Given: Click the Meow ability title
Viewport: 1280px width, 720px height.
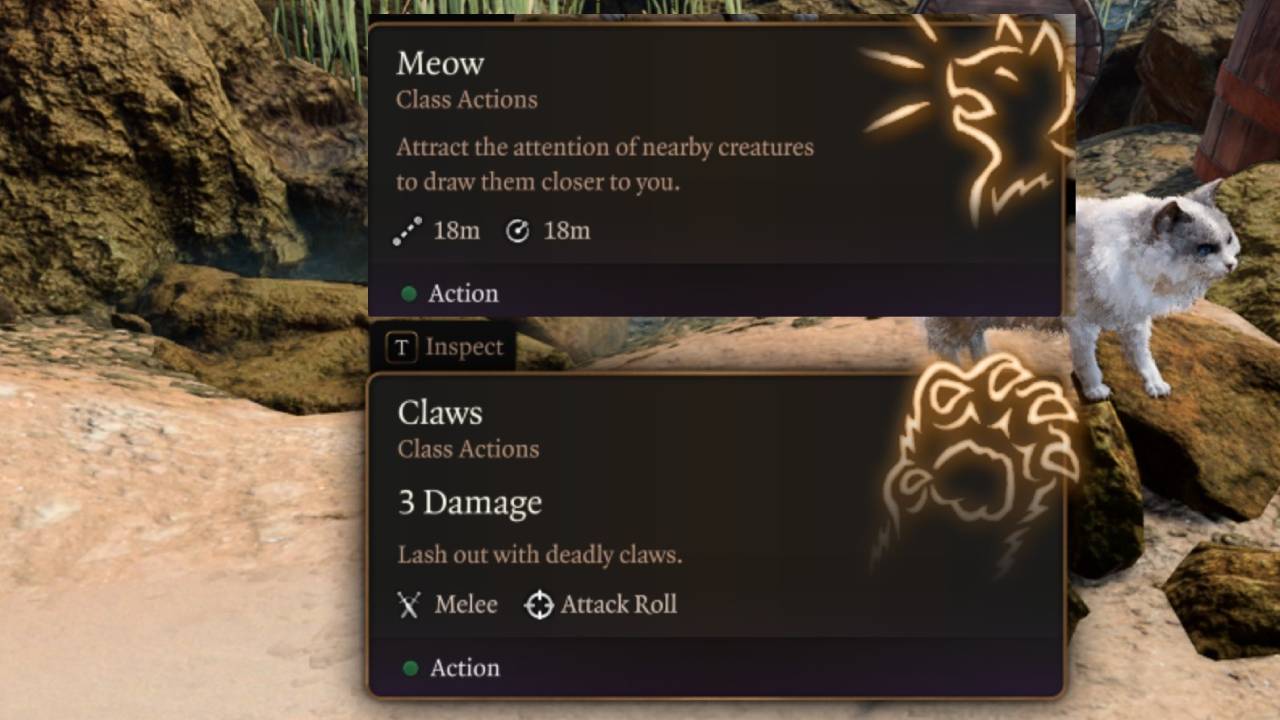Looking at the screenshot, I should click(x=440, y=63).
